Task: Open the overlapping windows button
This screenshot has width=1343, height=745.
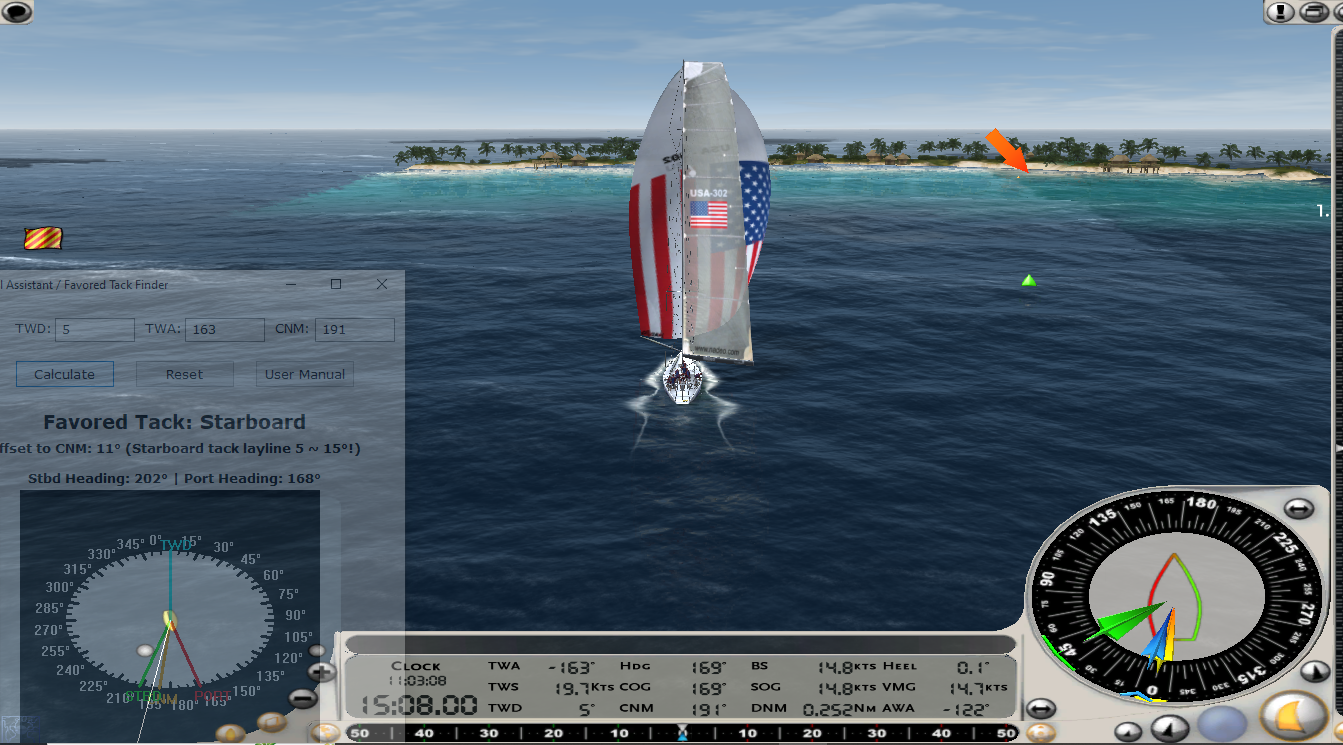Action: [1312, 12]
